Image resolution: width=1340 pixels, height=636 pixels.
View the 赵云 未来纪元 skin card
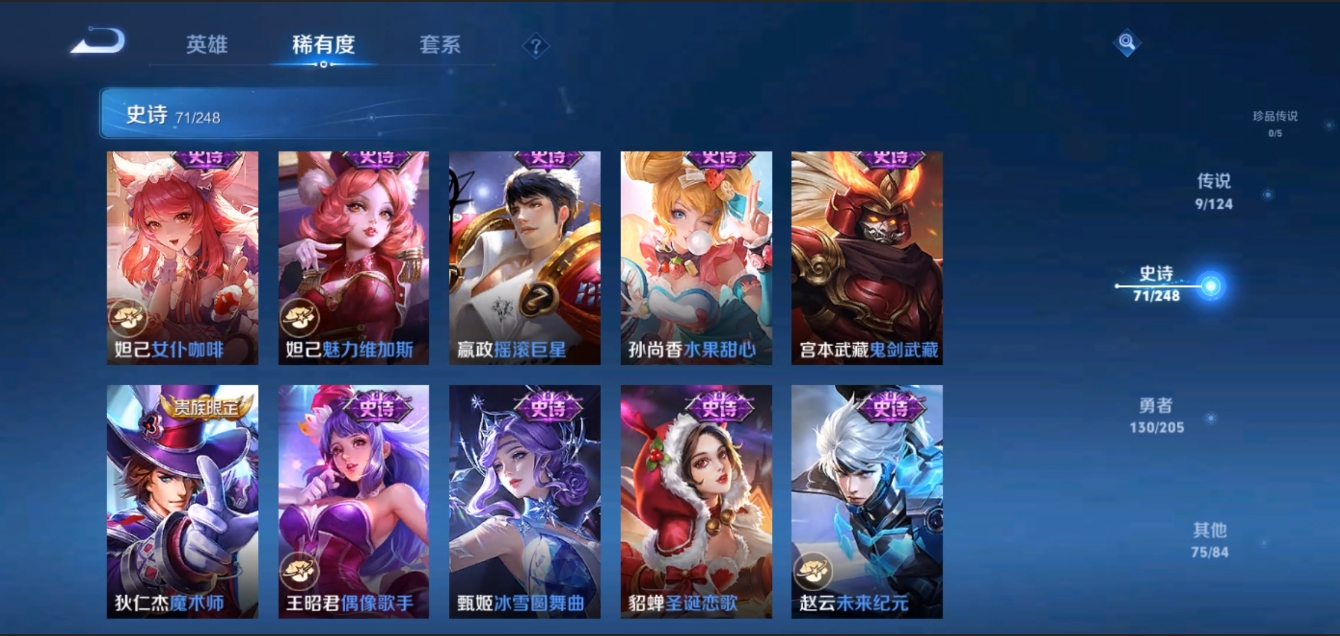click(867, 501)
